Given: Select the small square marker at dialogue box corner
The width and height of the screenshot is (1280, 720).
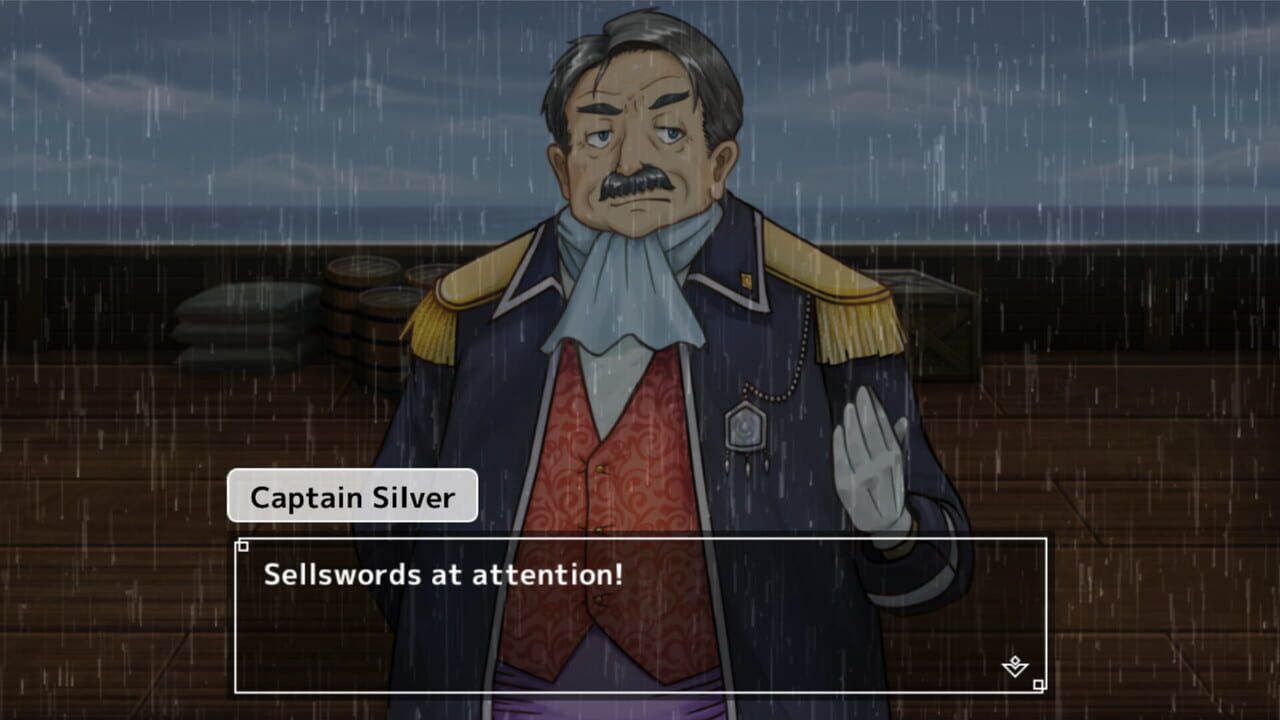Looking at the screenshot, I should (1038, 684).
